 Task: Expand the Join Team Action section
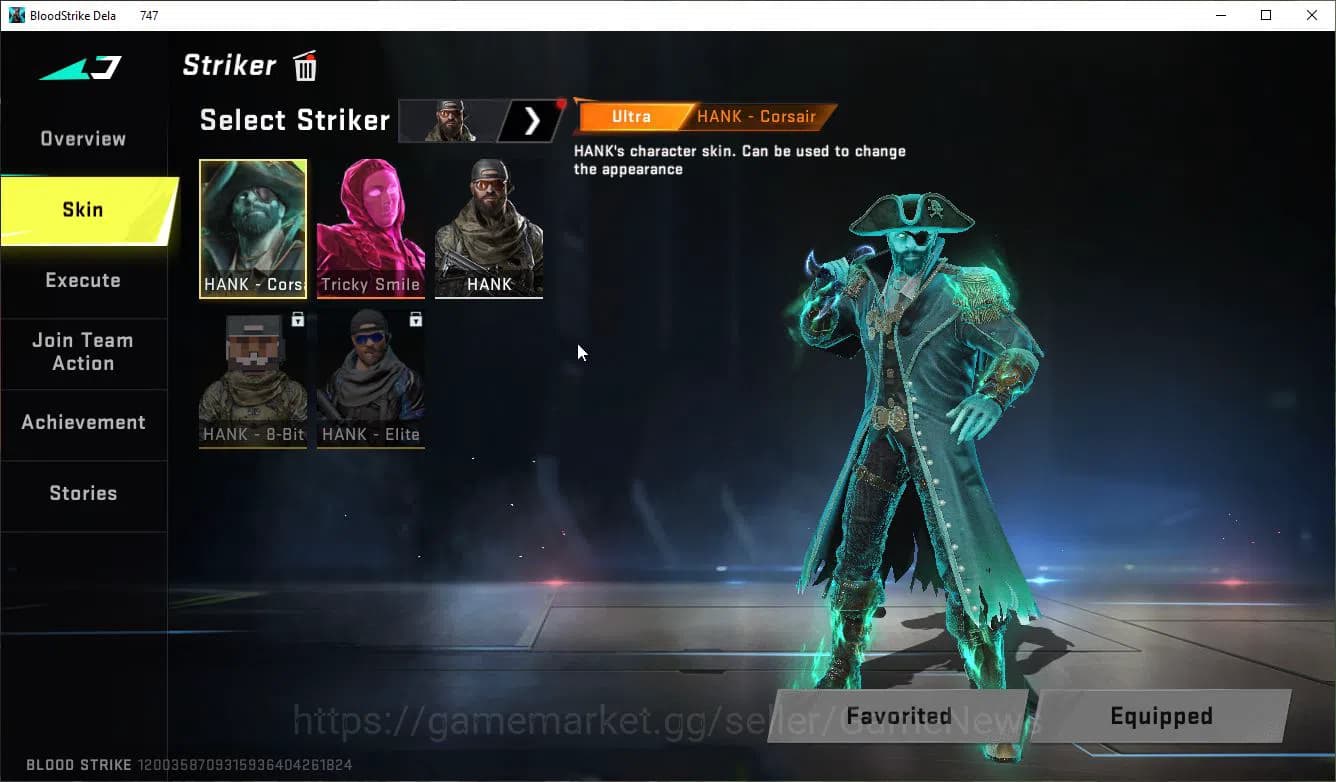point(83,352)
